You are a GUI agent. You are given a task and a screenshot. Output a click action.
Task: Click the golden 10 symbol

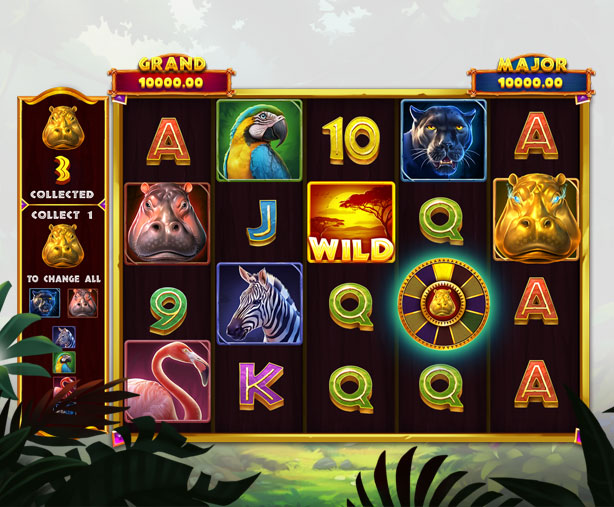pyautogui.click(x=351, y=140)
